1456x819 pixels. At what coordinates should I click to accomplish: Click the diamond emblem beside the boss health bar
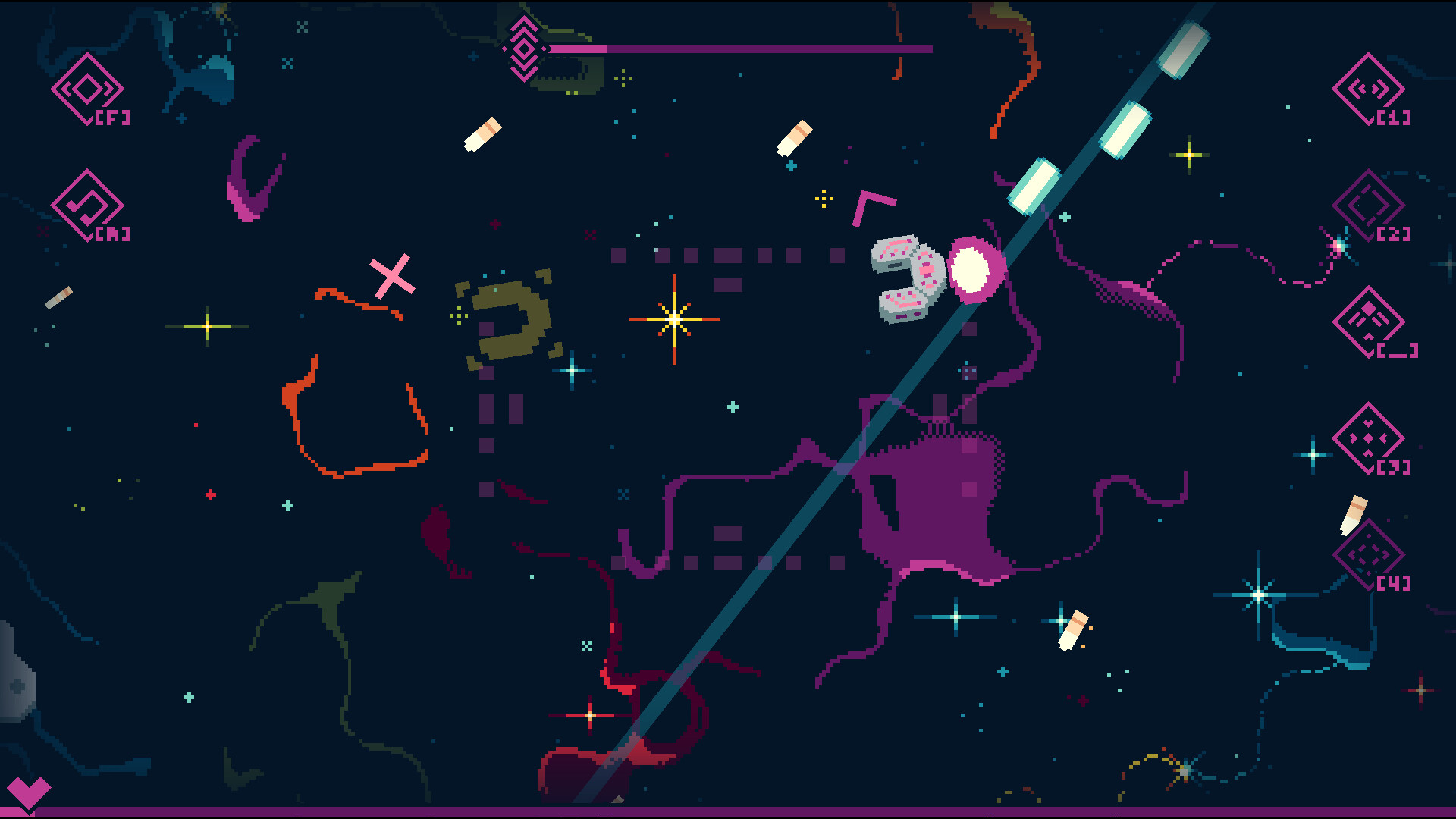click(523, 49)
